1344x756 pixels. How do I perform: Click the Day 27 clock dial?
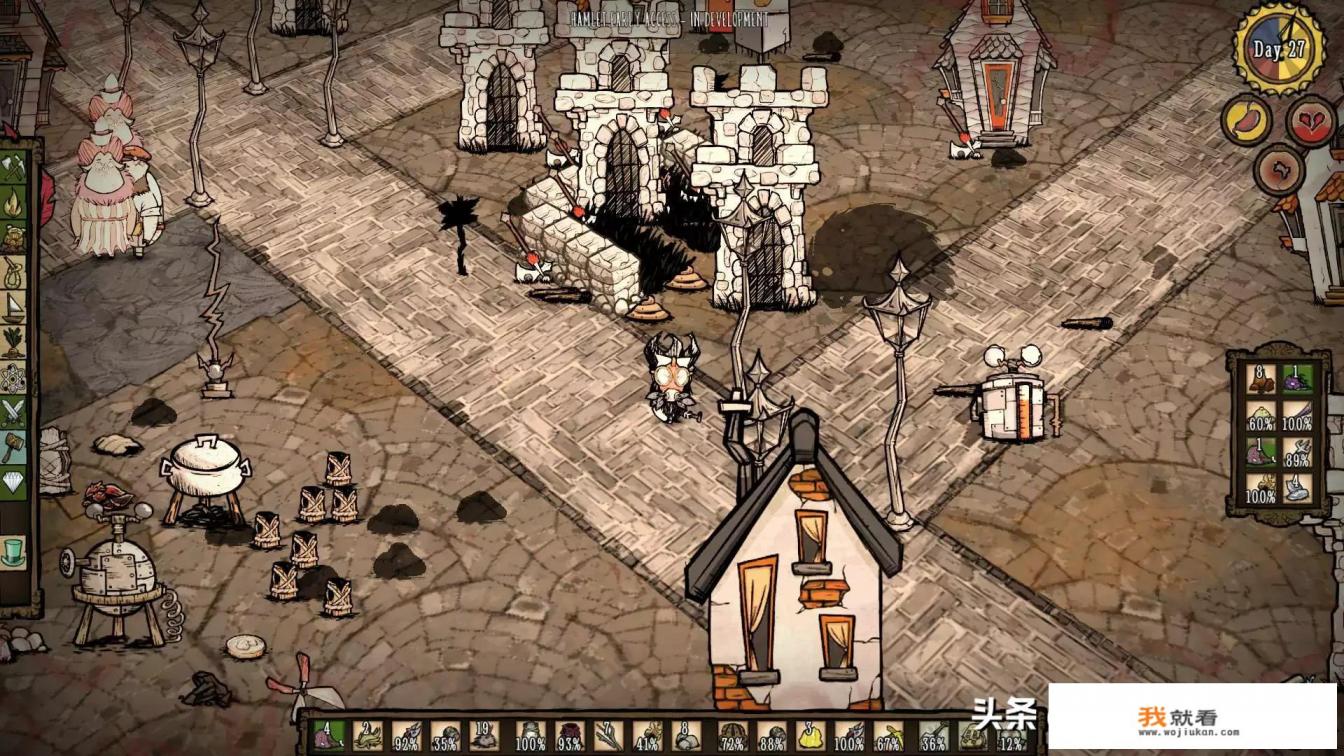[1279, 49]
